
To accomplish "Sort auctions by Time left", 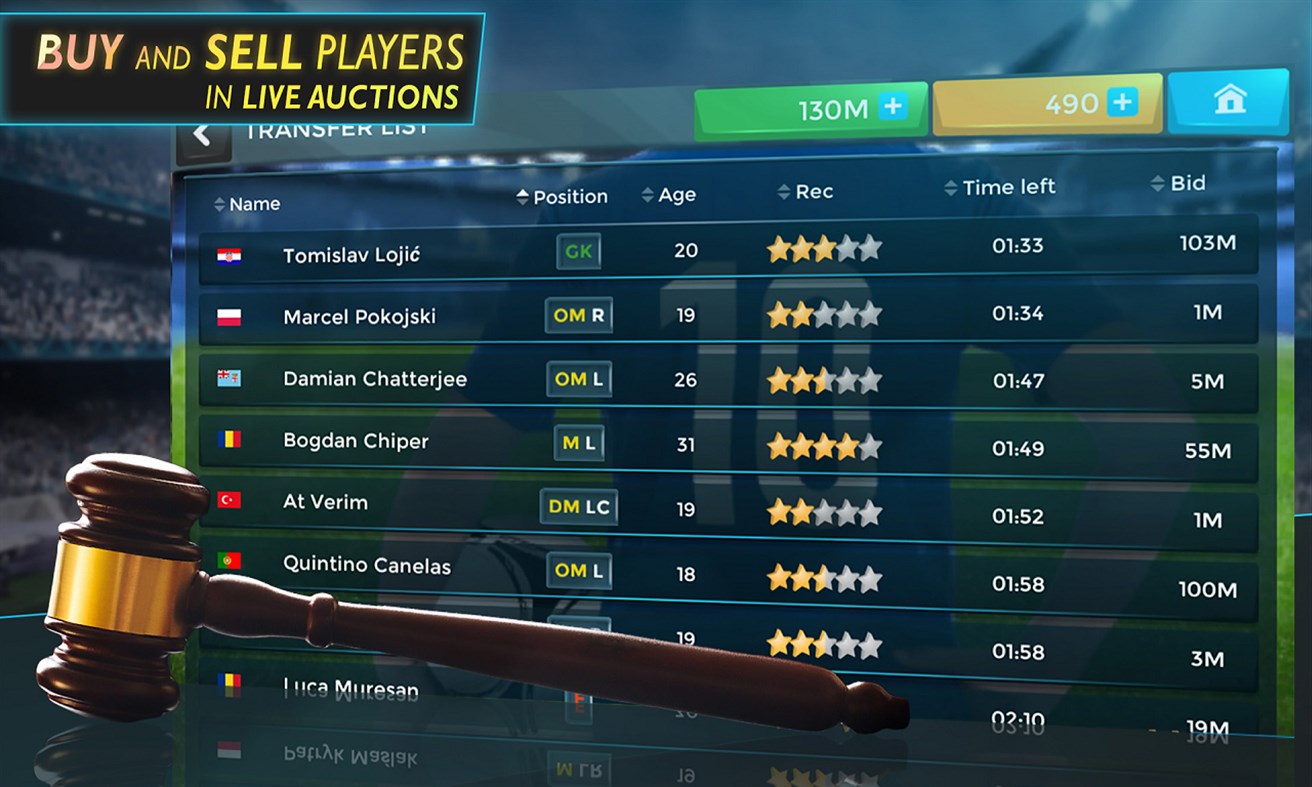I will [x=999, y=187].
